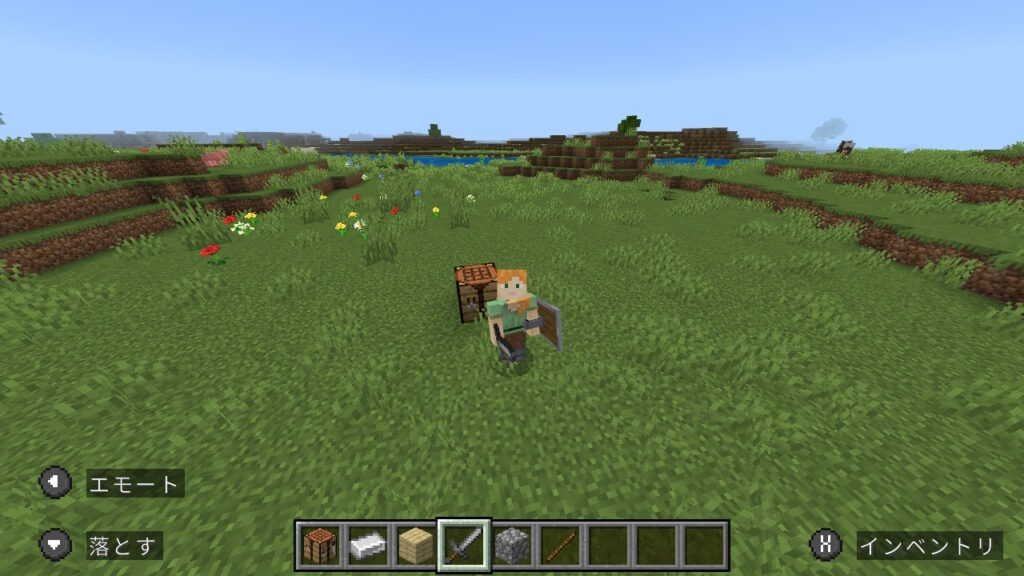Select the stone sword hotbar slot
This screenshot has height=576, width=1024.
(464, 545)
